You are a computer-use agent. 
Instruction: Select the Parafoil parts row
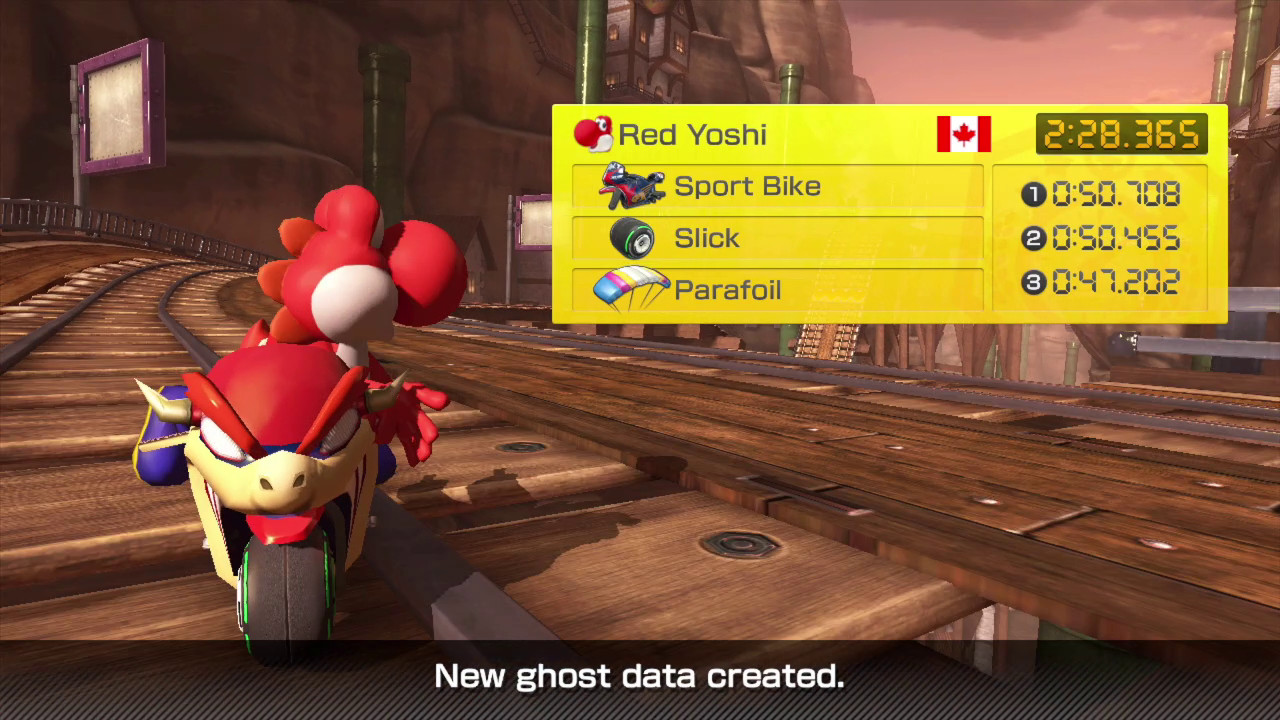point(777,290)
